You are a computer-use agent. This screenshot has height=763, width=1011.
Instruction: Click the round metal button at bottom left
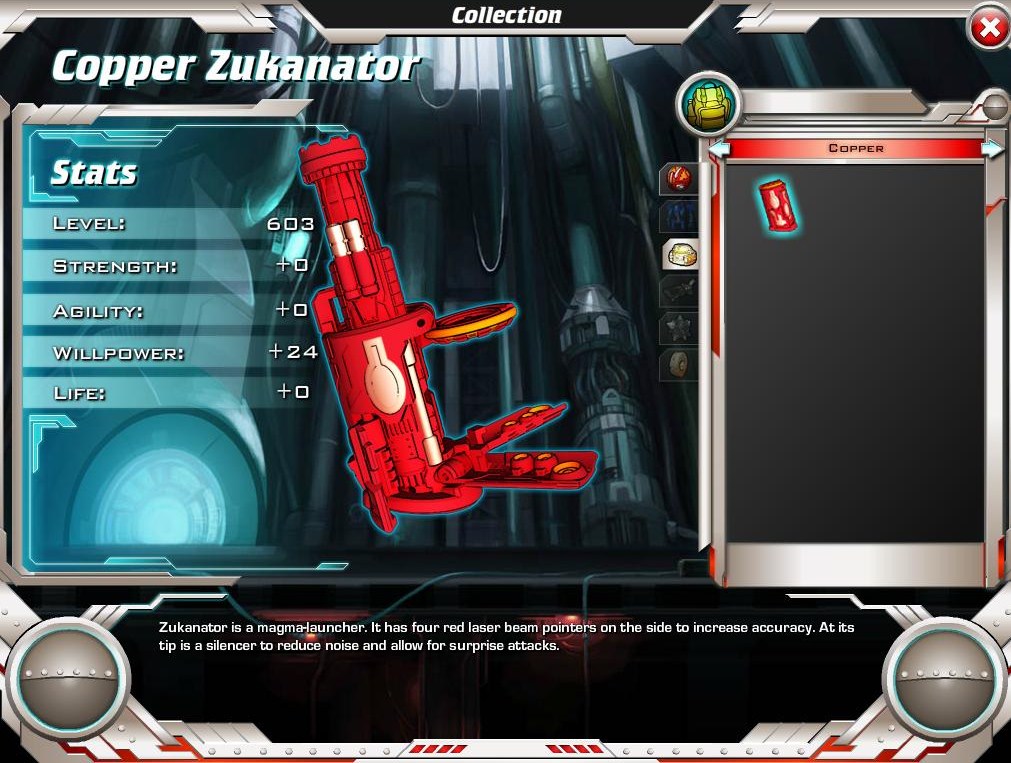[69, 678]
